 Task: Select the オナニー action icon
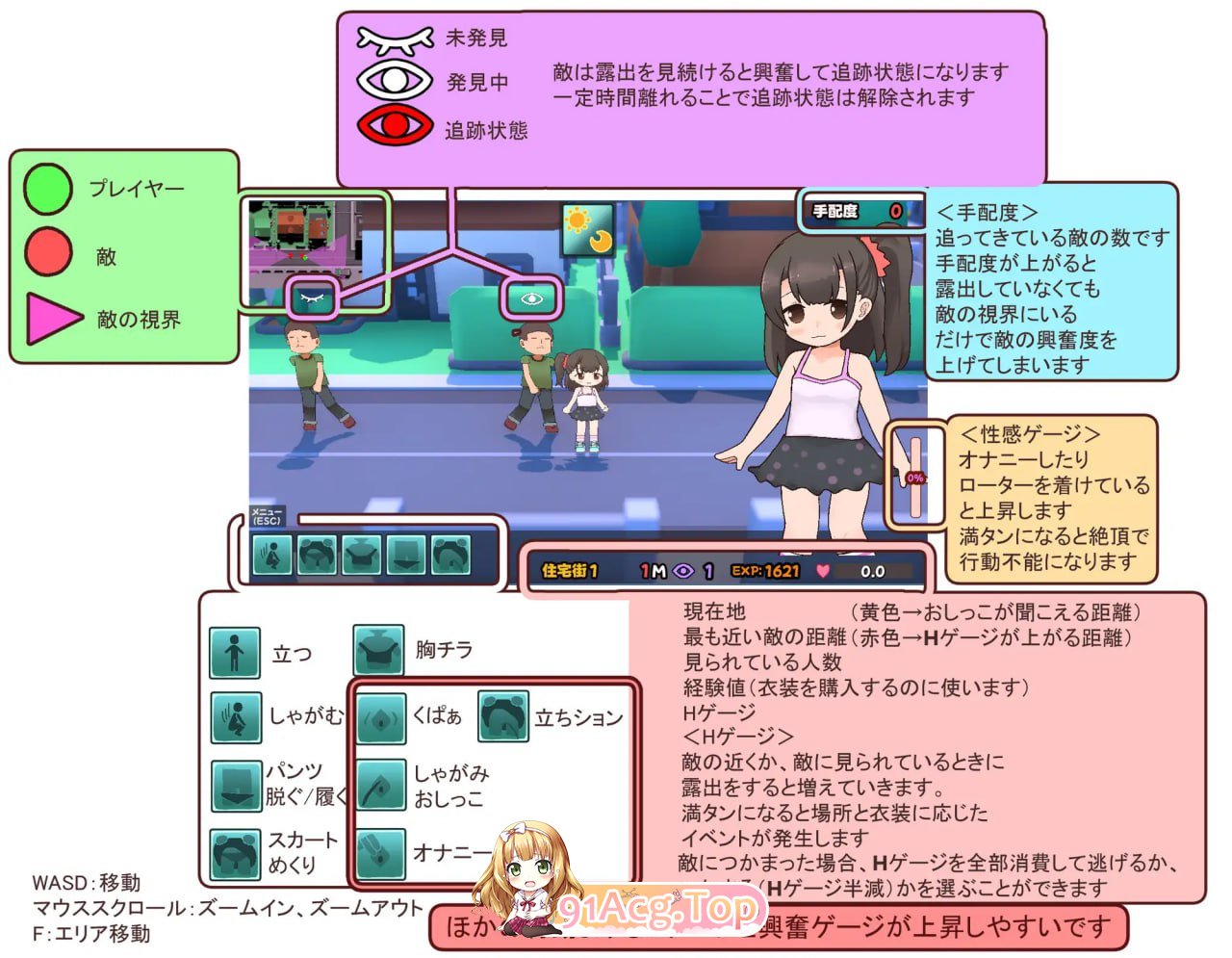(381, 849)
